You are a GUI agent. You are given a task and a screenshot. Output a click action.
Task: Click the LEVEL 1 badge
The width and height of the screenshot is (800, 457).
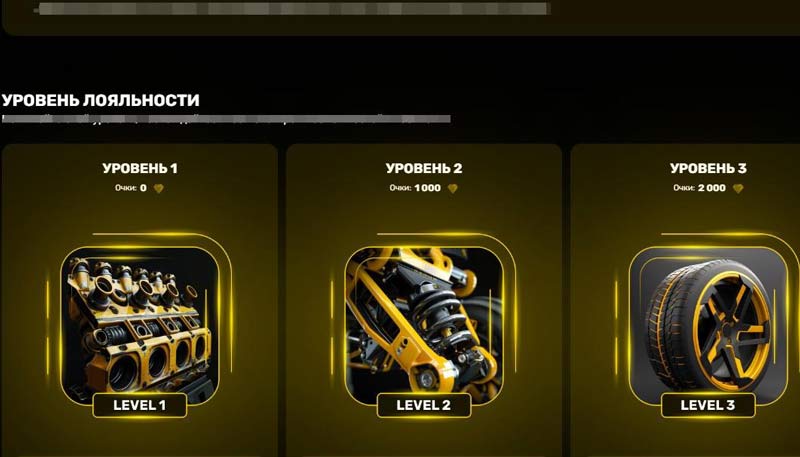coord(140,405)
